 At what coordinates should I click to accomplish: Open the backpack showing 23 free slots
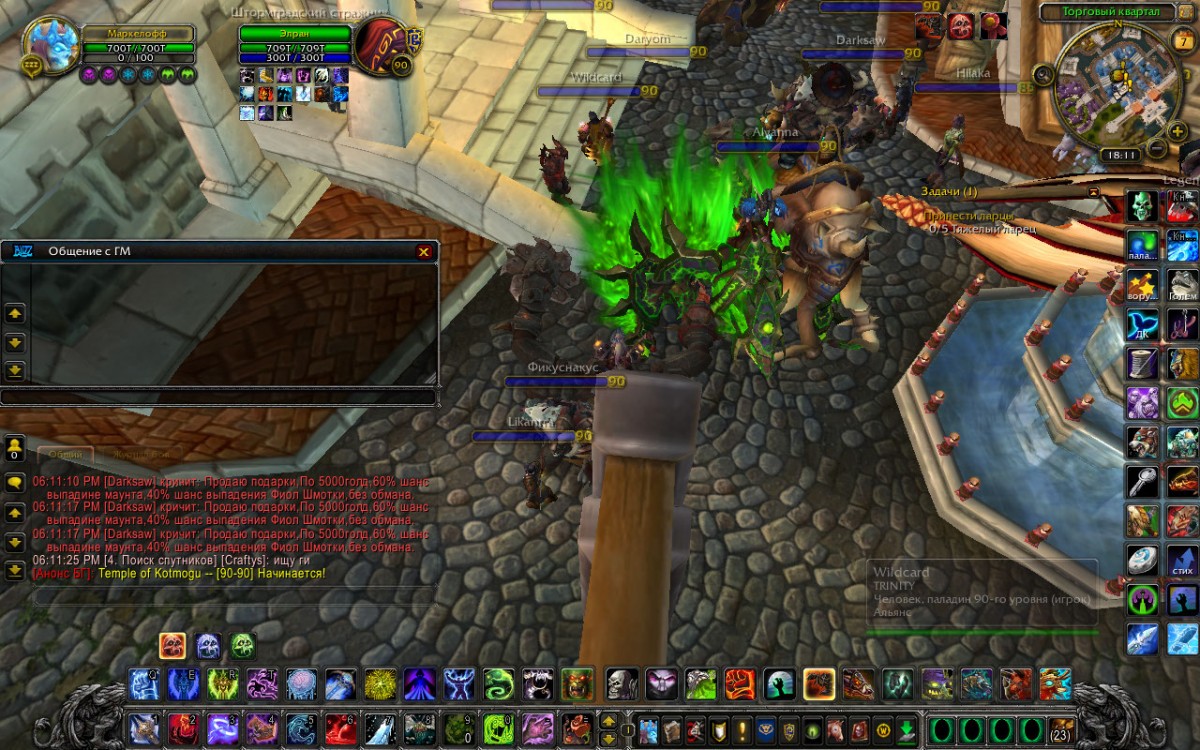tap(1061, 728)
